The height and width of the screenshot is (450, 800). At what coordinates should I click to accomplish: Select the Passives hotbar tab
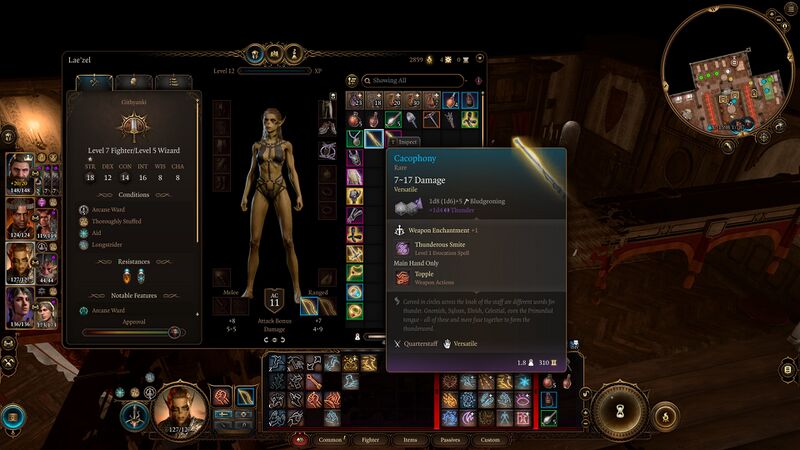point(450,439)
